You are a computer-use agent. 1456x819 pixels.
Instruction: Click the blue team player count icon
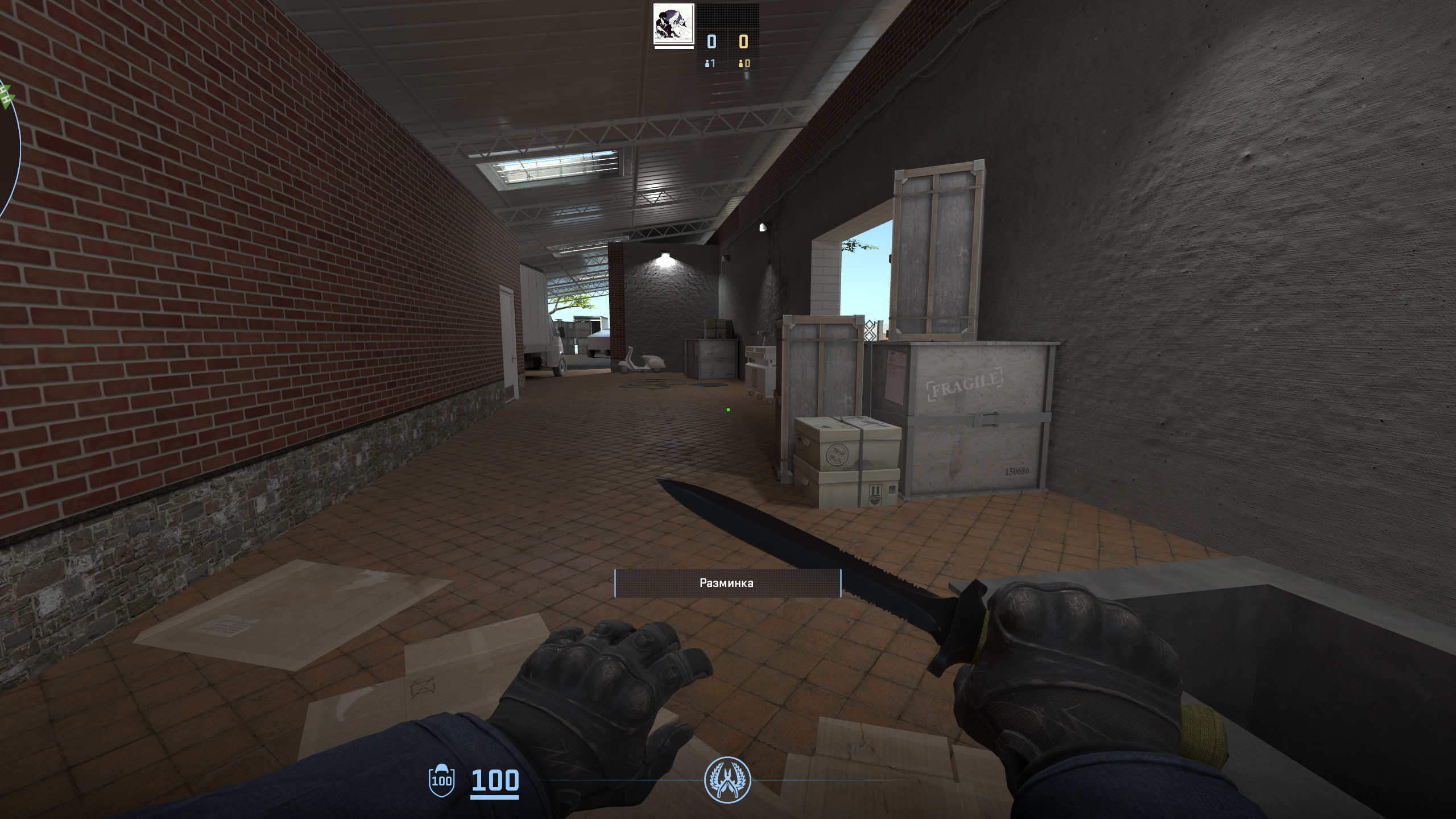[x=707, y=64]
